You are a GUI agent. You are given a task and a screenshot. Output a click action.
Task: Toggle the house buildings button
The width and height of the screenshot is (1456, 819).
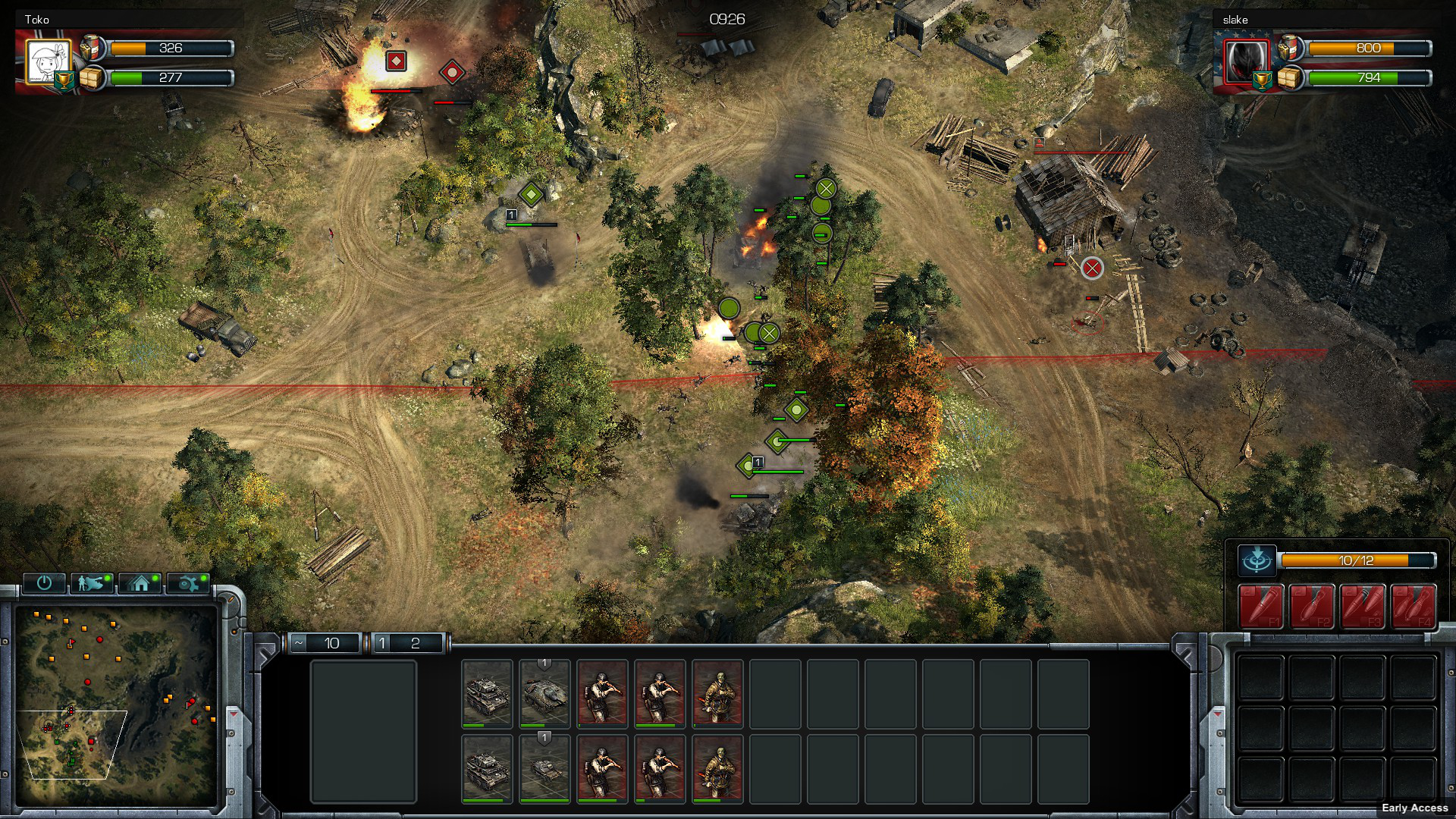[140, 582]
